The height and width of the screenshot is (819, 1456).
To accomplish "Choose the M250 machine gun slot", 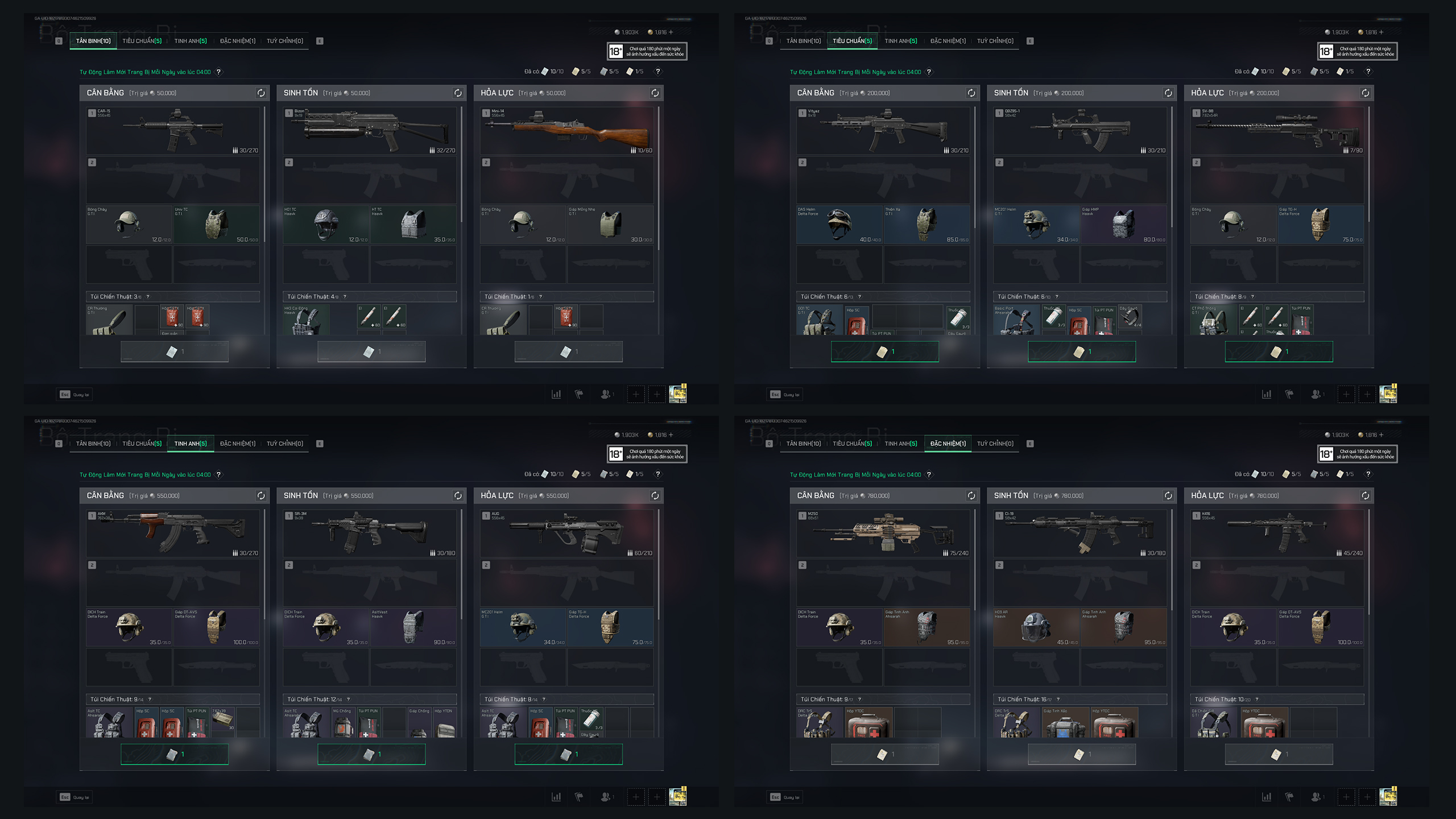I will click(883, 533).
